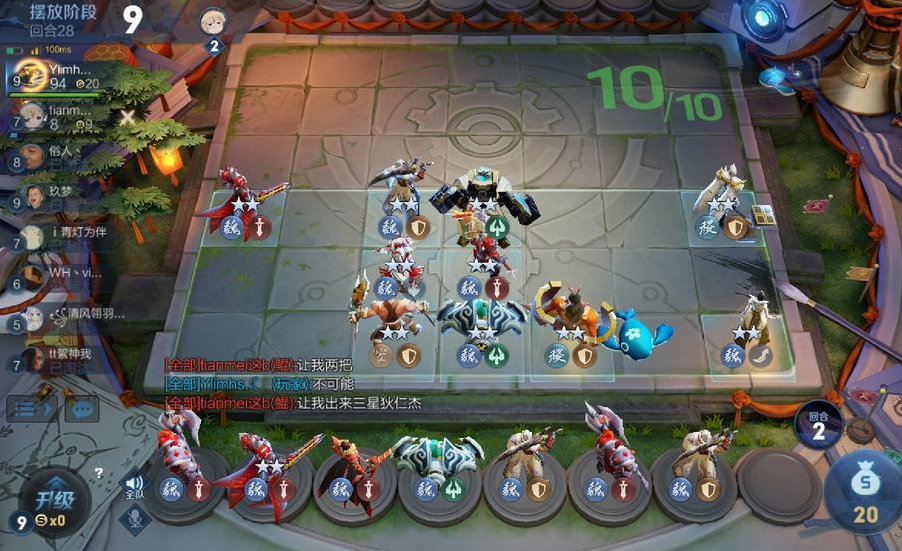The image size is (902, 551).
Task: Open the question mark help
Action: [99, 473]
